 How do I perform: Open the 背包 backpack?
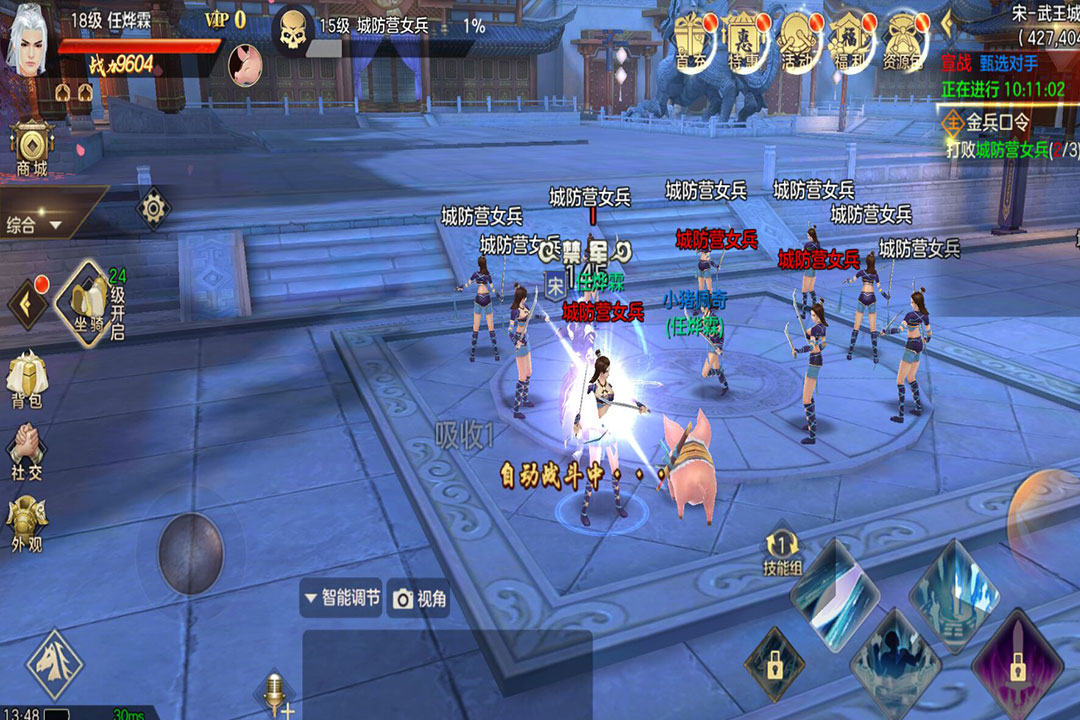(27, 382)
